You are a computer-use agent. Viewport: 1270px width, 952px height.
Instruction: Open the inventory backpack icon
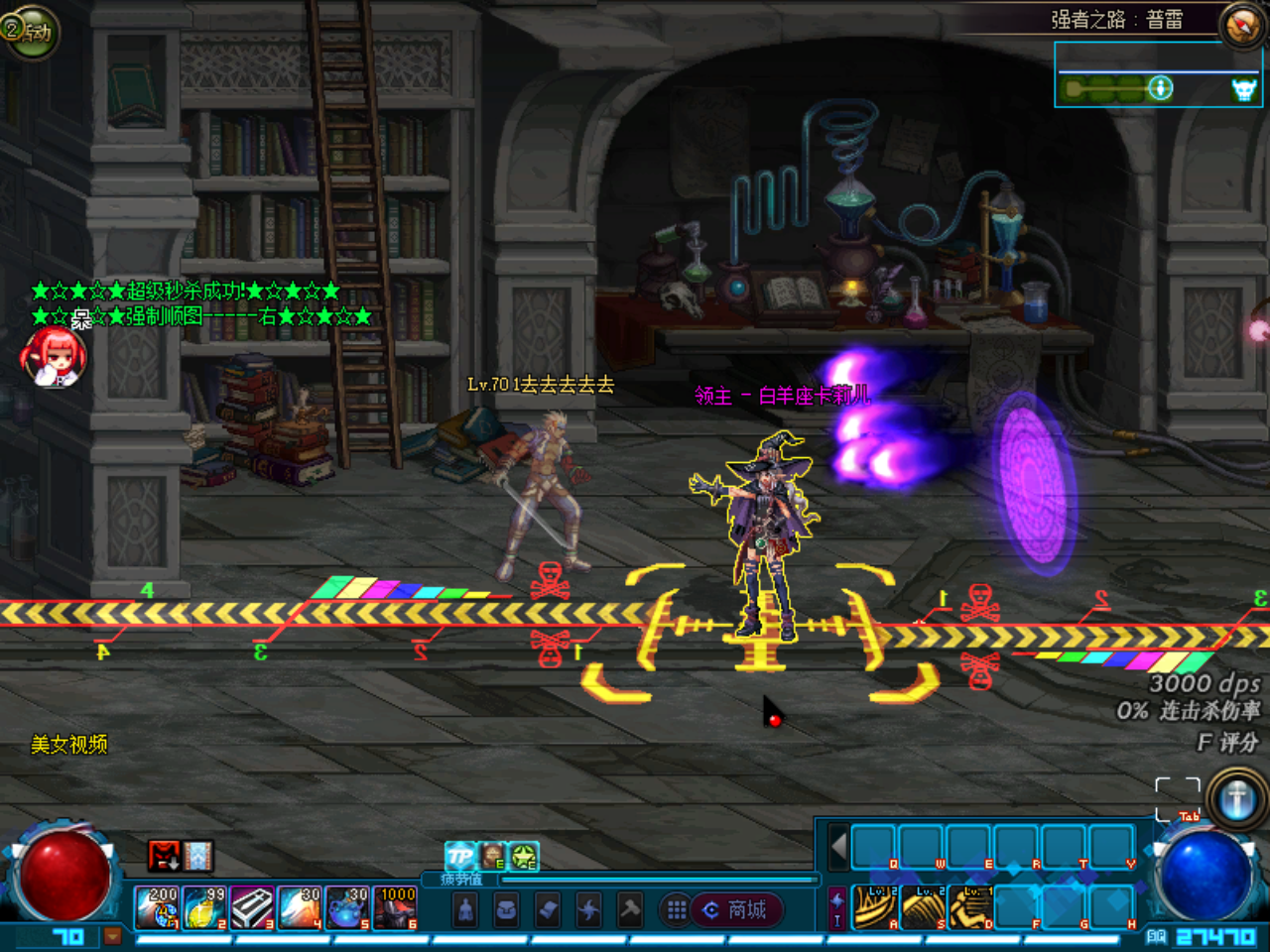click(508, 908)
